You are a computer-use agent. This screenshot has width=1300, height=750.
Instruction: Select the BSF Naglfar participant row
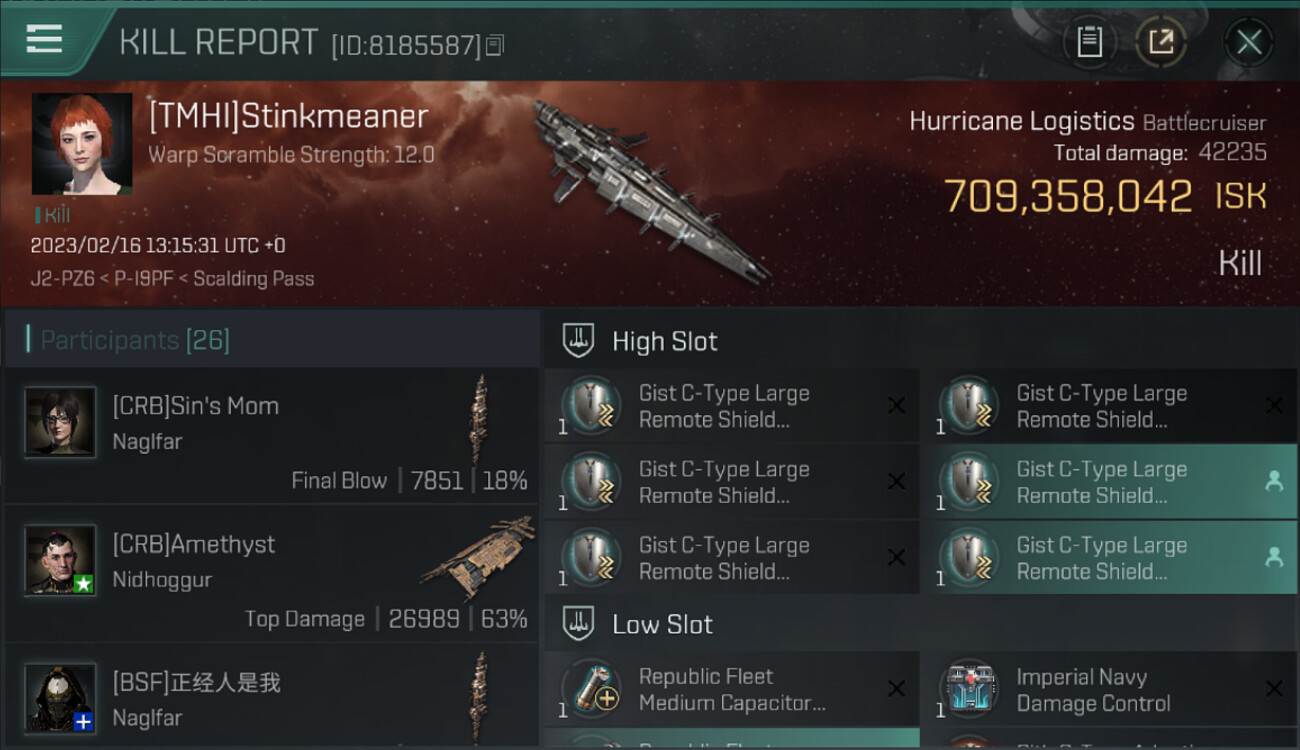270,700
